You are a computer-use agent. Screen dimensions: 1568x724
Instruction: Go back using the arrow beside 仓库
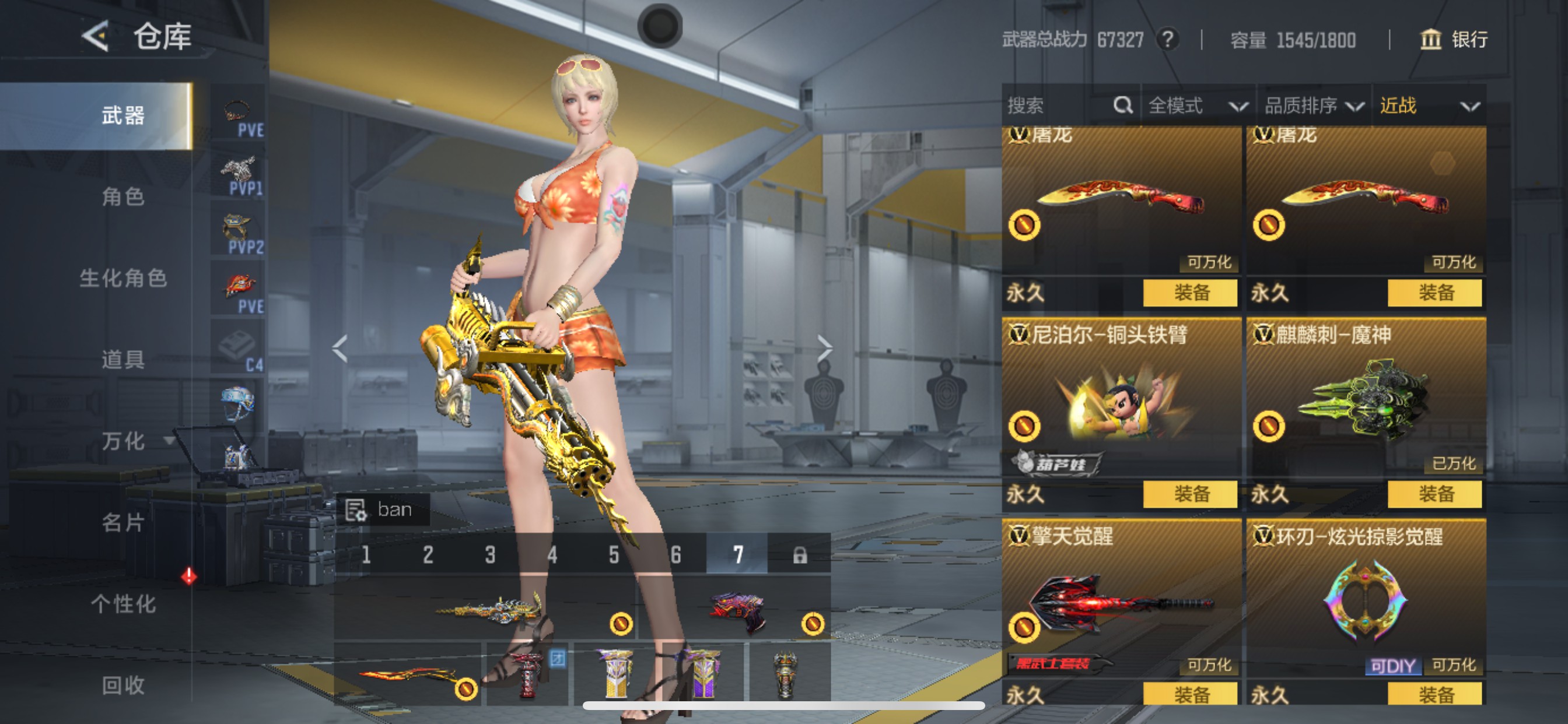pyautogui.click(x=96, y=36)
